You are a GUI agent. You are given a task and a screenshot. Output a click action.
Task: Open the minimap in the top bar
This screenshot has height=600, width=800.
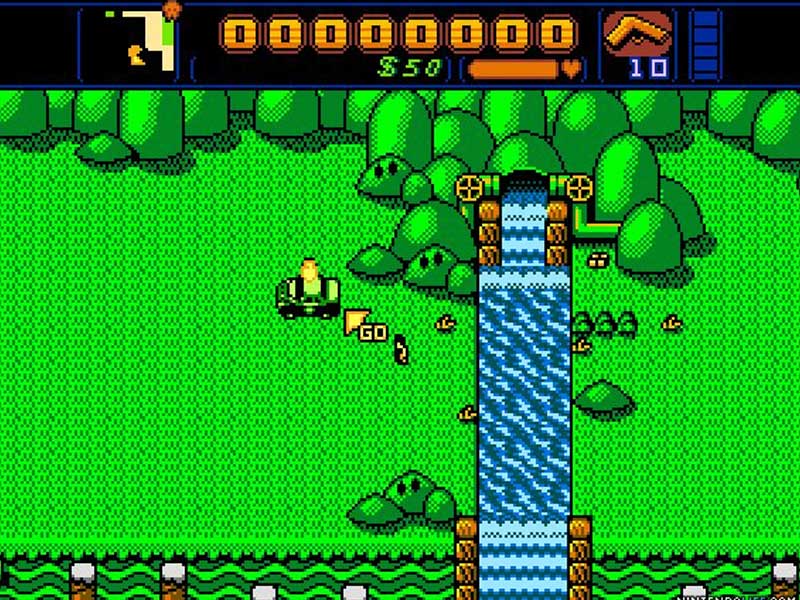(x=133, y=42)
